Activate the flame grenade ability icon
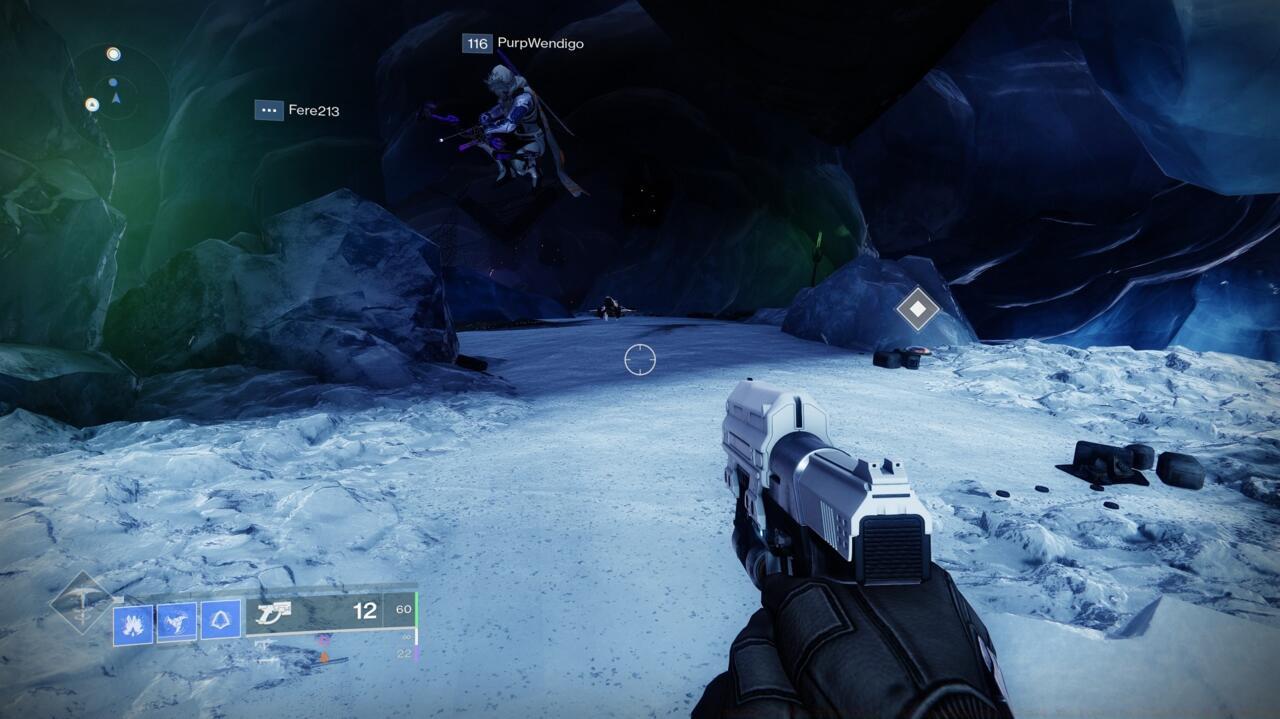This screenshot has width=1280, height=719. [133, 622]
